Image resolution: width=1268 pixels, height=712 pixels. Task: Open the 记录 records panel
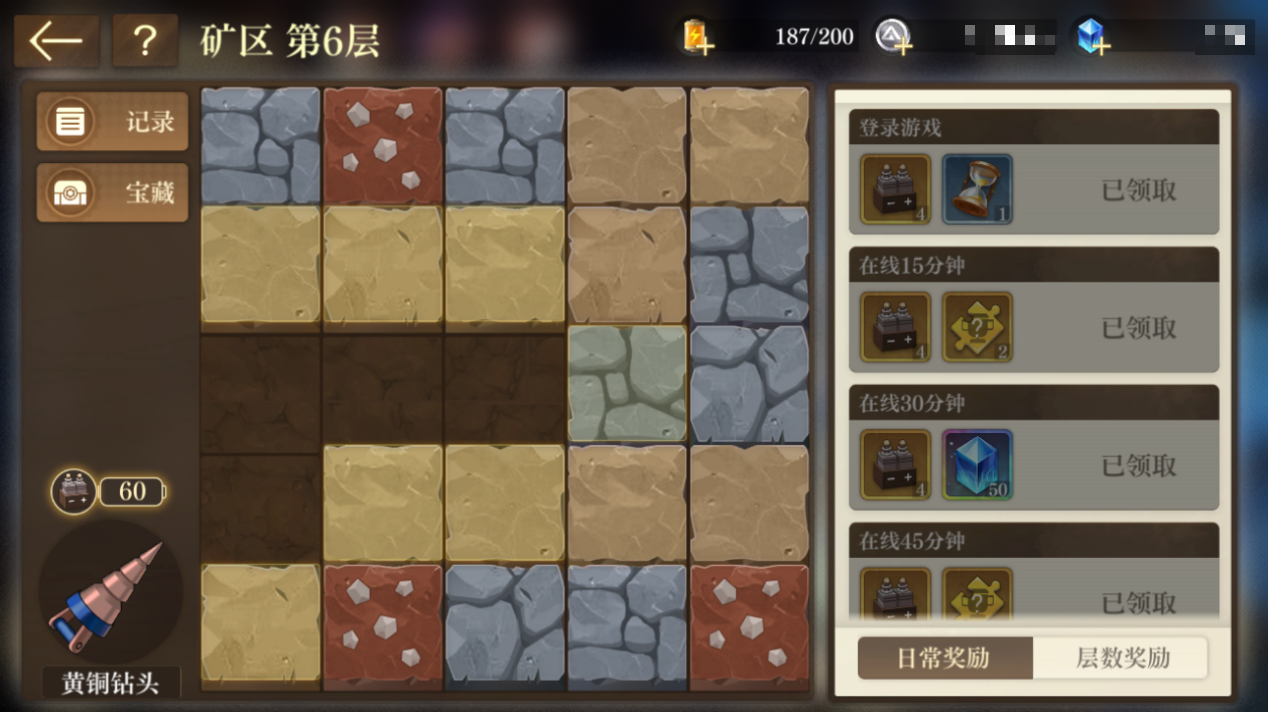112,122
